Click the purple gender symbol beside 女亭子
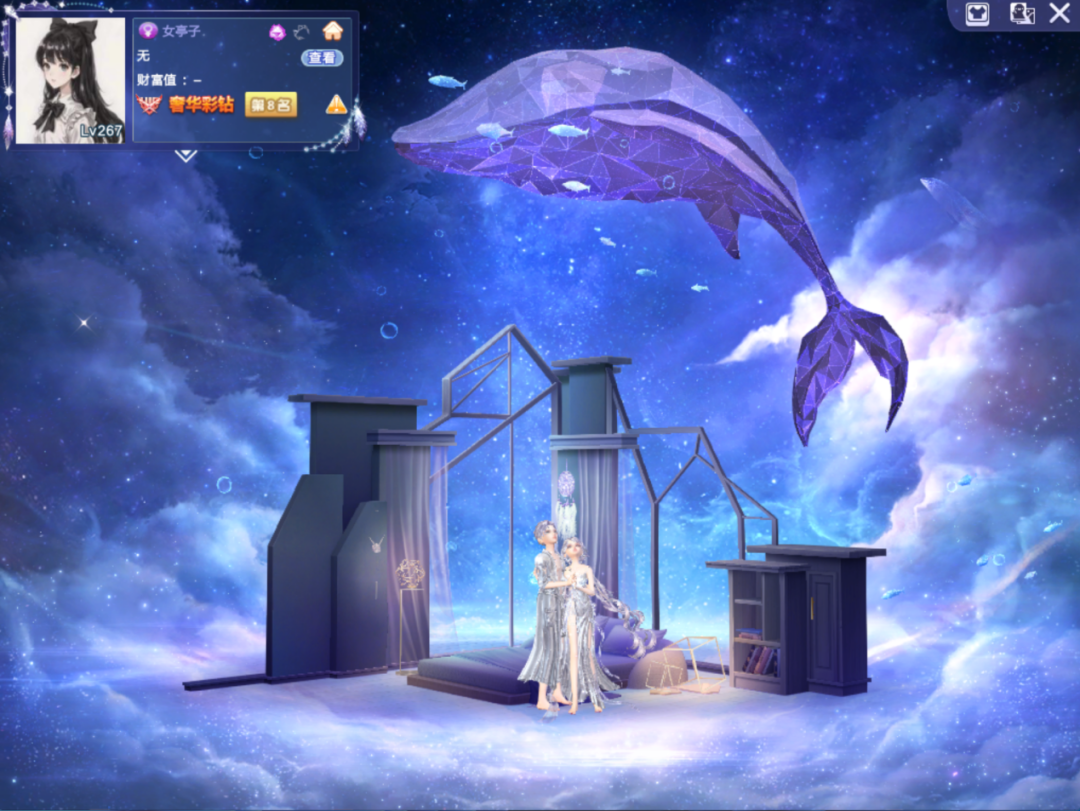This screenshot has width=1080, height=811. (147, 31)
